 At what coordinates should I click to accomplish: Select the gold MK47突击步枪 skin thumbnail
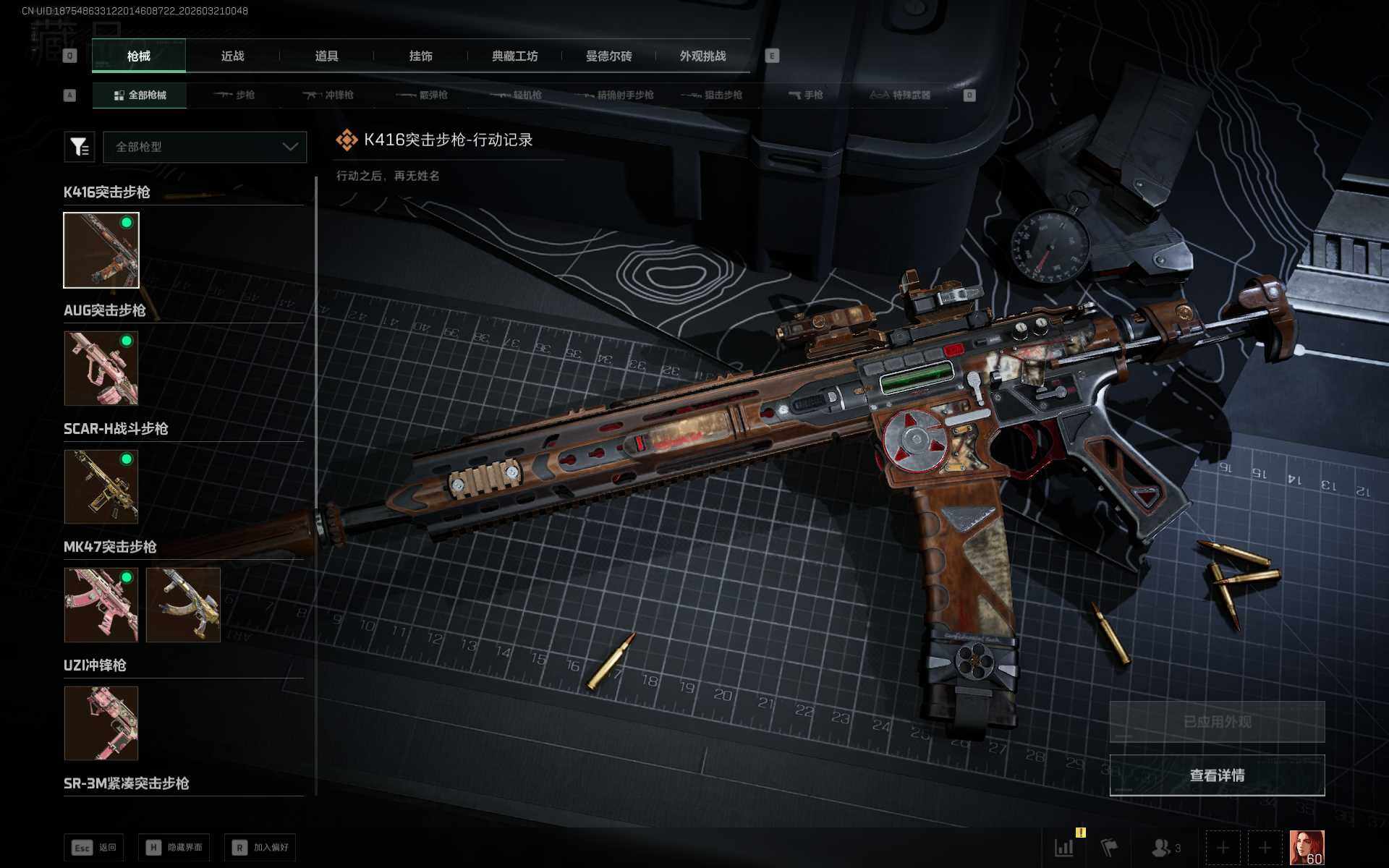(183, 605)
